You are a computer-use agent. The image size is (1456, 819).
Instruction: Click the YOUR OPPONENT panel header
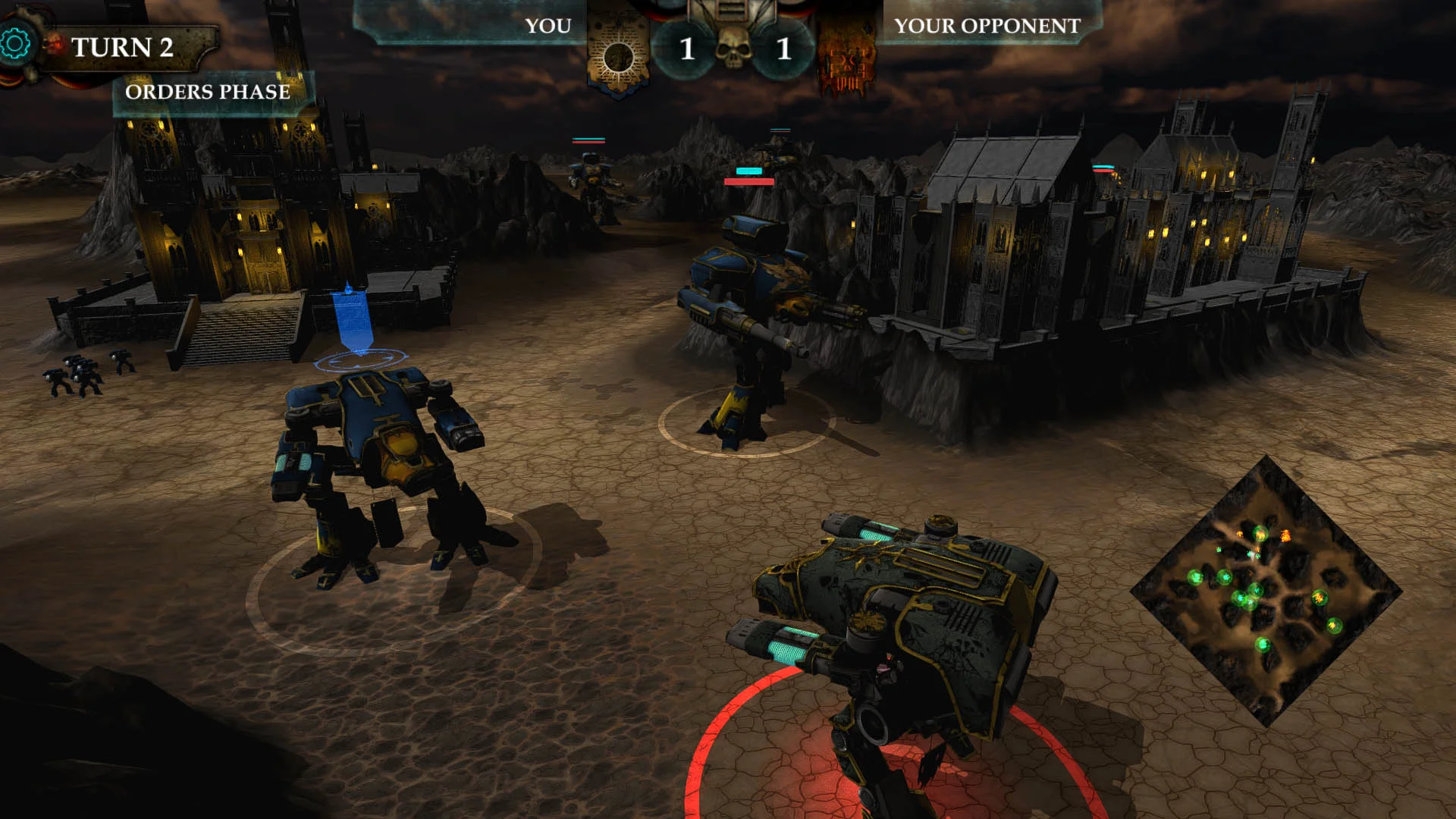pyautogui.click(x=986, y=26)
